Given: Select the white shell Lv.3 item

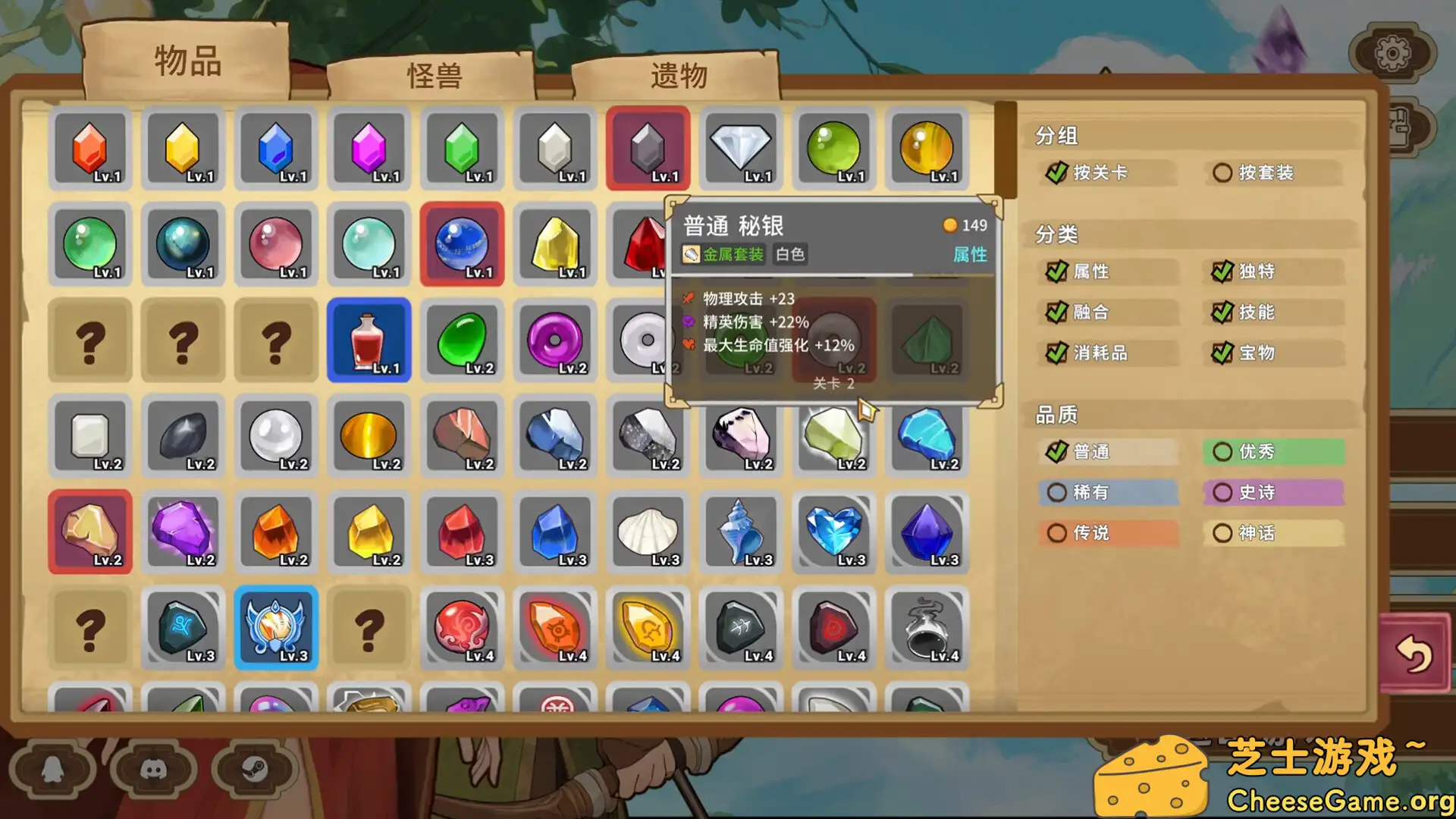Looking at the screenshot, I should point(648,531).
